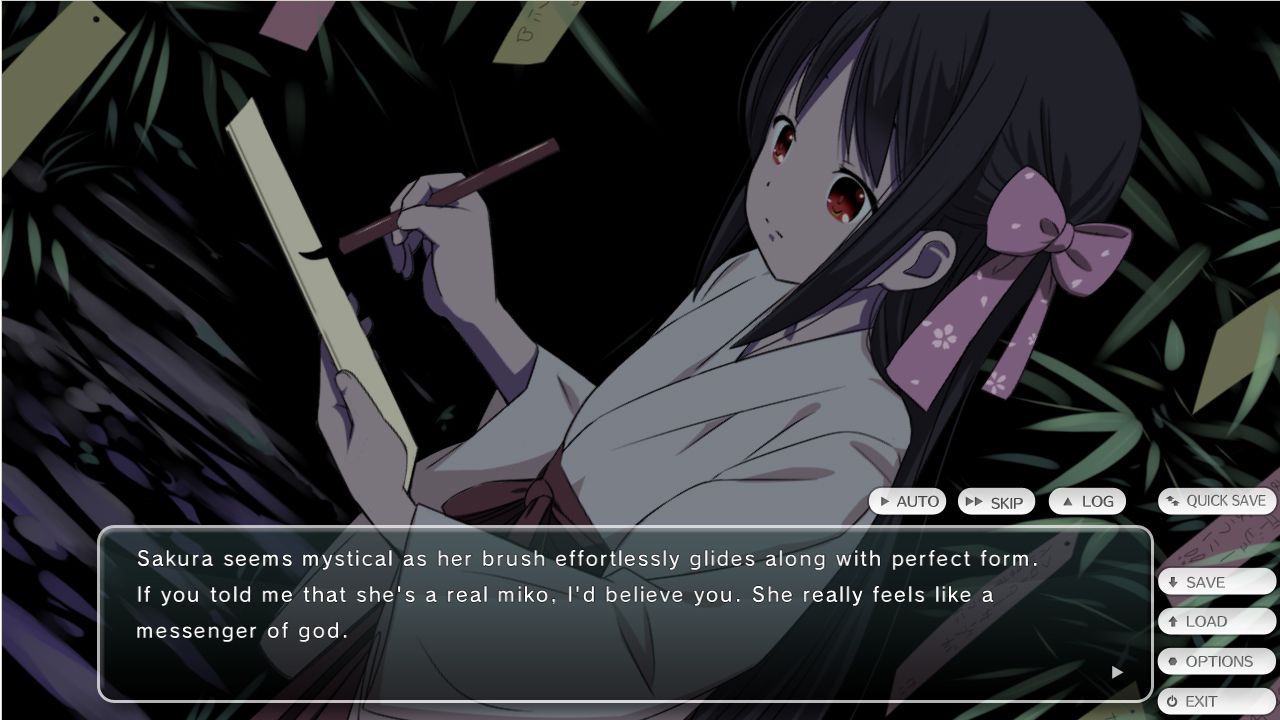Toggle skip mode to fast-forward dialogue

point(997,503)
